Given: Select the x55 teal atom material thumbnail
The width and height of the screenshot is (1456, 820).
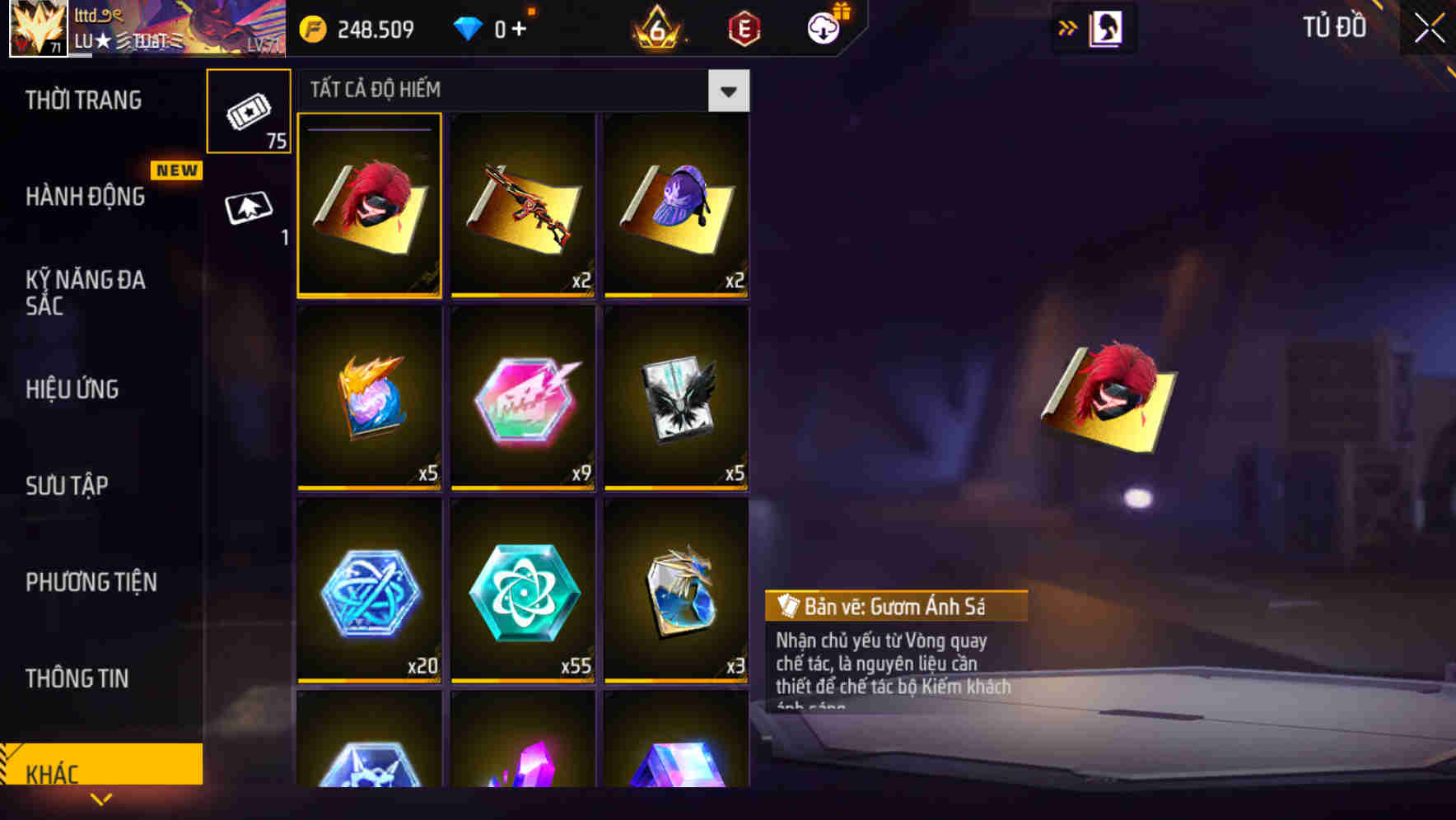Looking at the screenshot, I should coord(522,591).
